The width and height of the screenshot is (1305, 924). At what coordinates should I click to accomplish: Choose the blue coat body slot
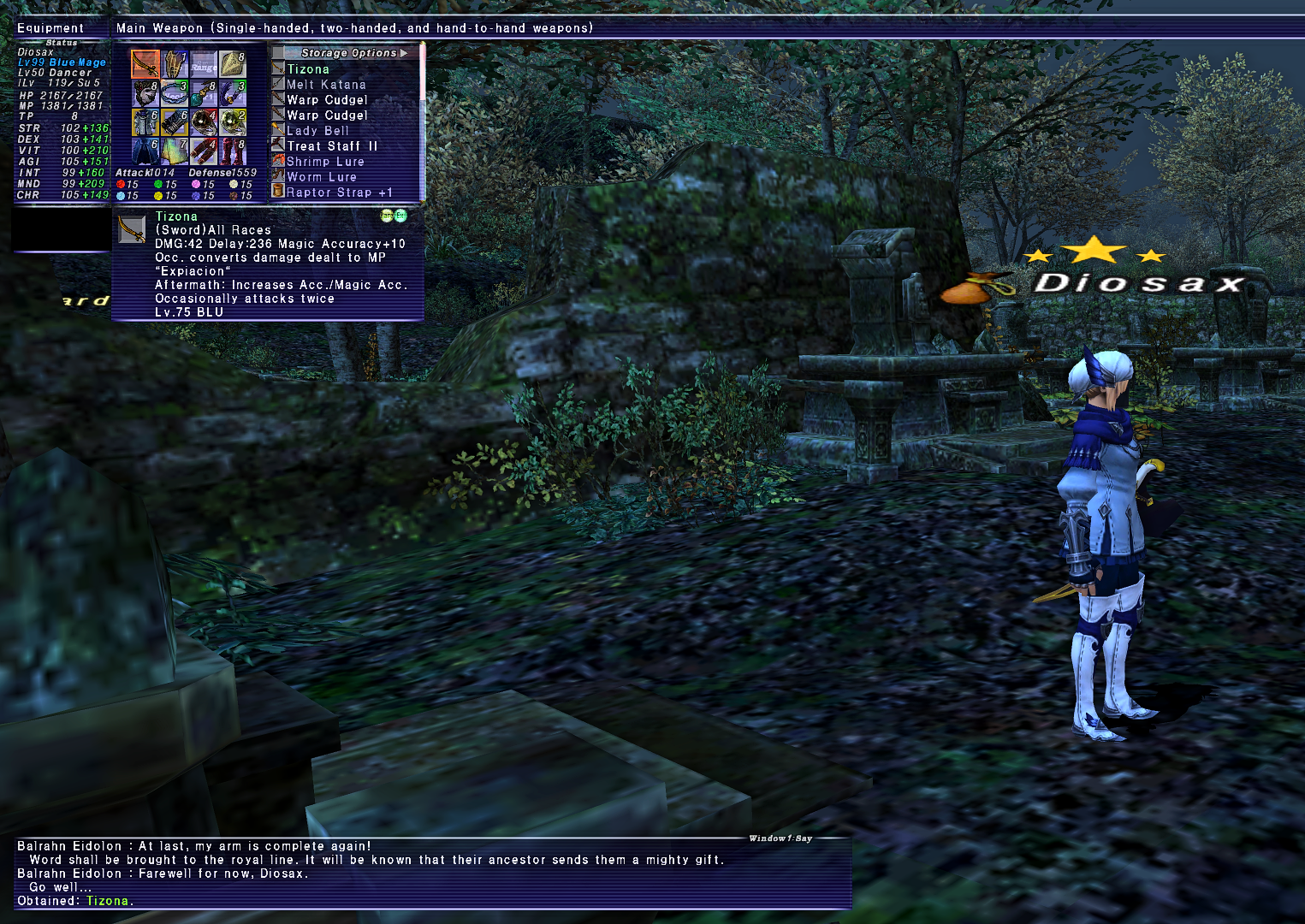click(145, 121)
